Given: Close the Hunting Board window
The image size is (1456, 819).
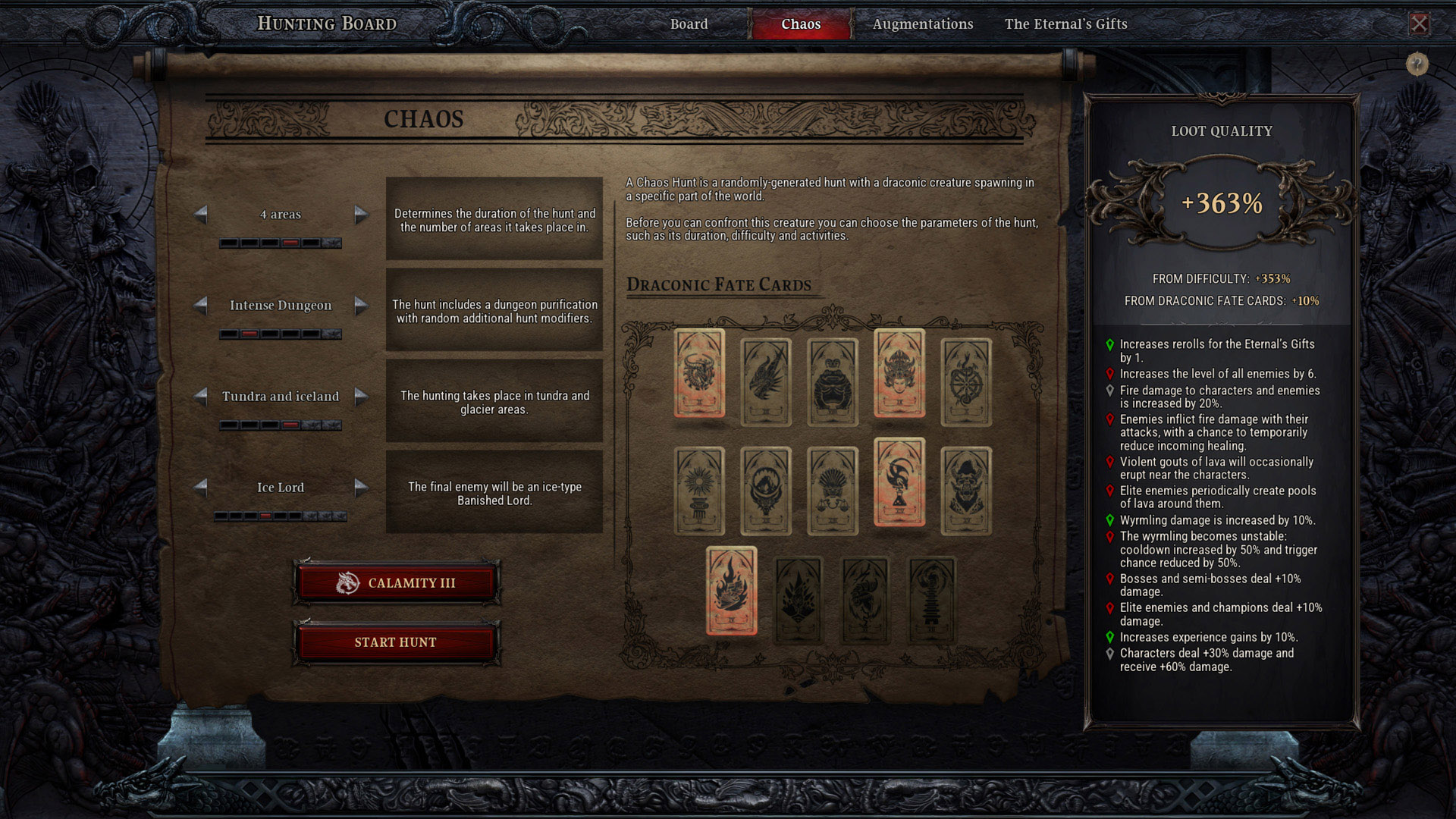Looking at the screenshot, I should click(1419, 24).
